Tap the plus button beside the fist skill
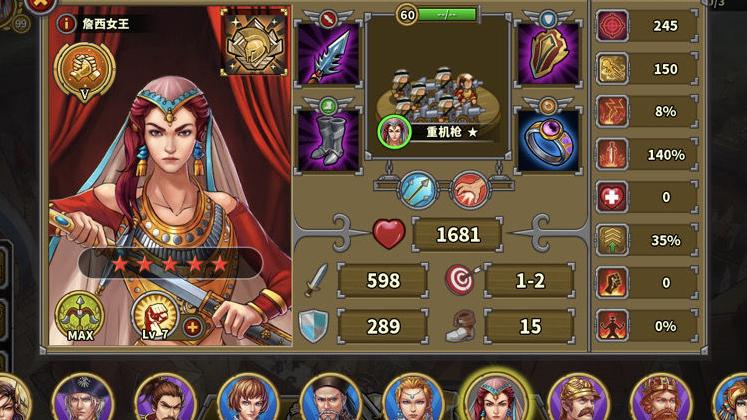 (193, 326)
